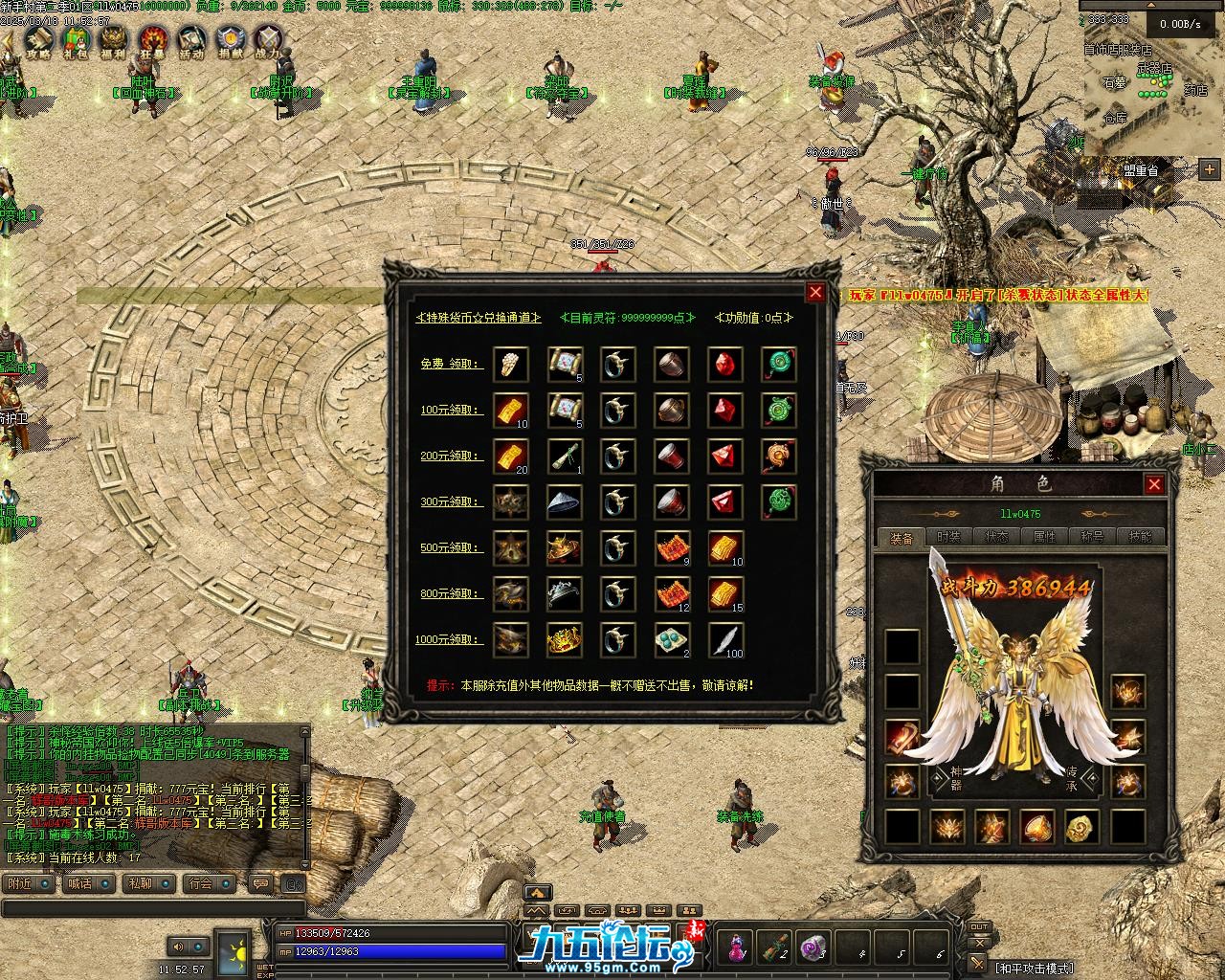
Task: Open the 活动 events icon
Action: [191, 40]
